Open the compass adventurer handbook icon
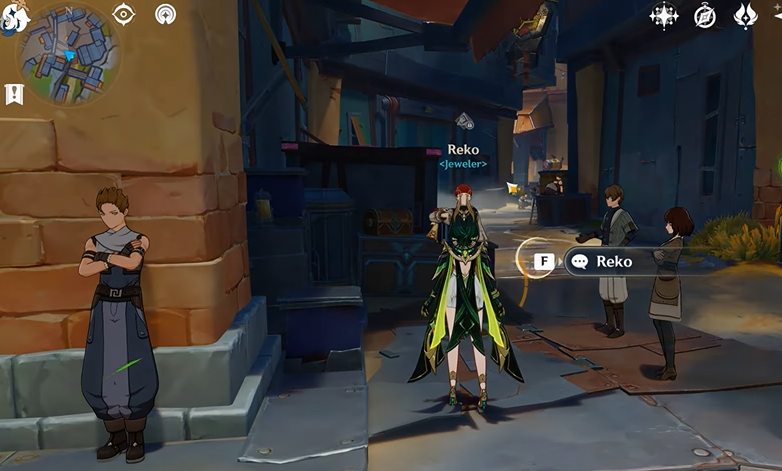 (705, 15)
